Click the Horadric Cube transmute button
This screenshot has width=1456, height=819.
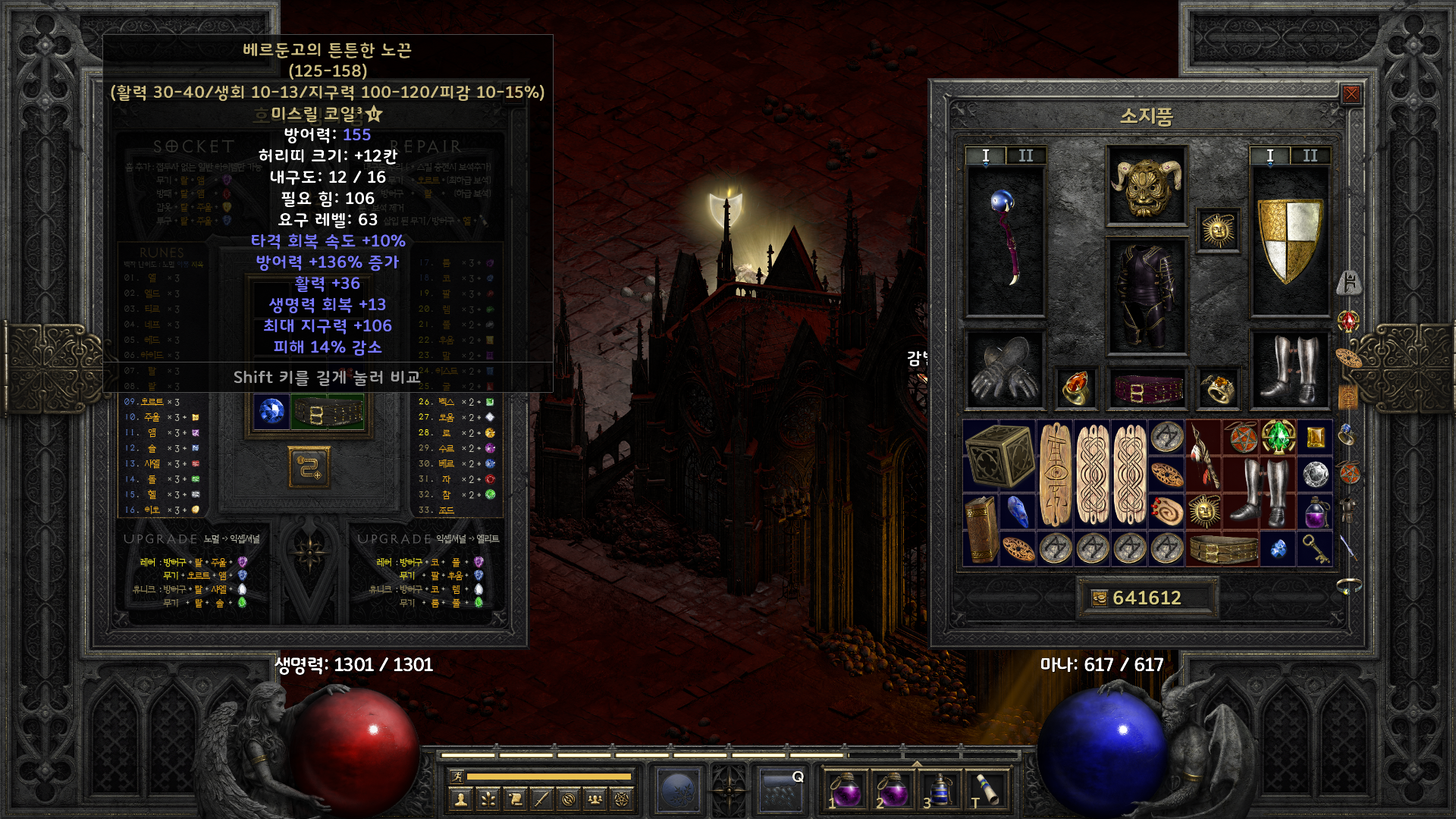coord(309,467)
